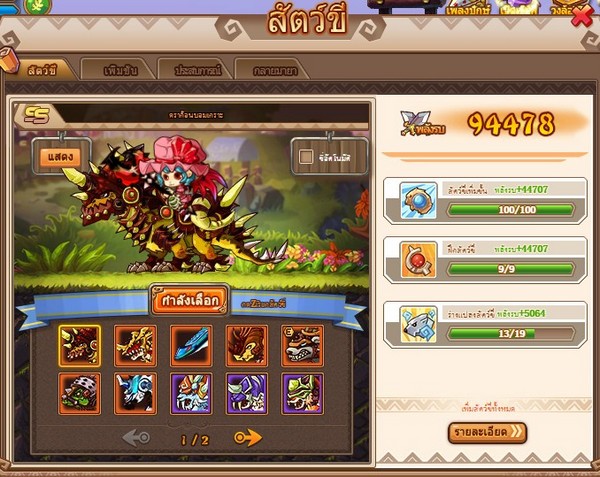600x477 pixels.
Task: Select the red orb training icon
Action: (x=415, y=262)
